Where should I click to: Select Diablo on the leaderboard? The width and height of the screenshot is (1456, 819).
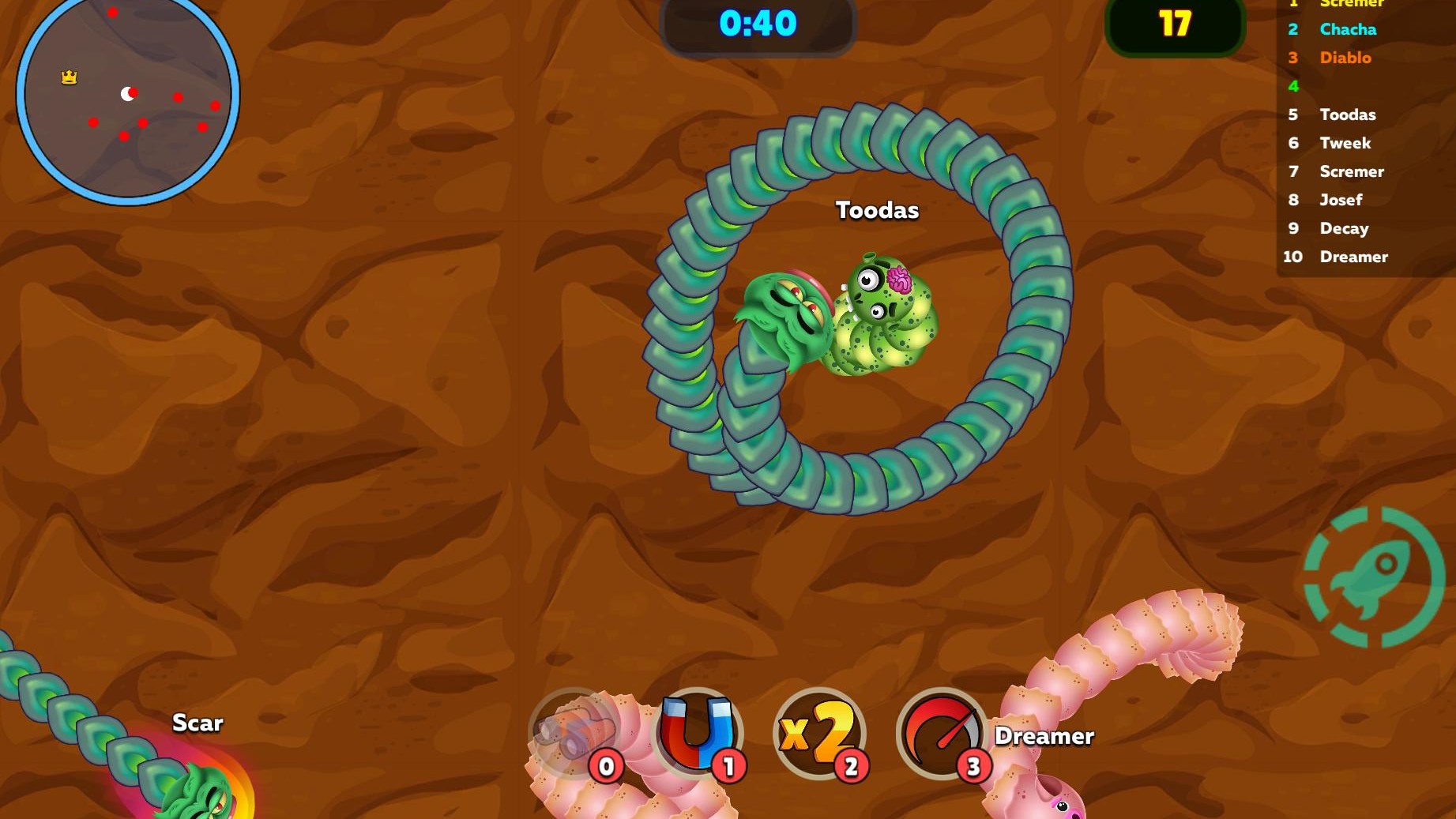click(1345, 58)
